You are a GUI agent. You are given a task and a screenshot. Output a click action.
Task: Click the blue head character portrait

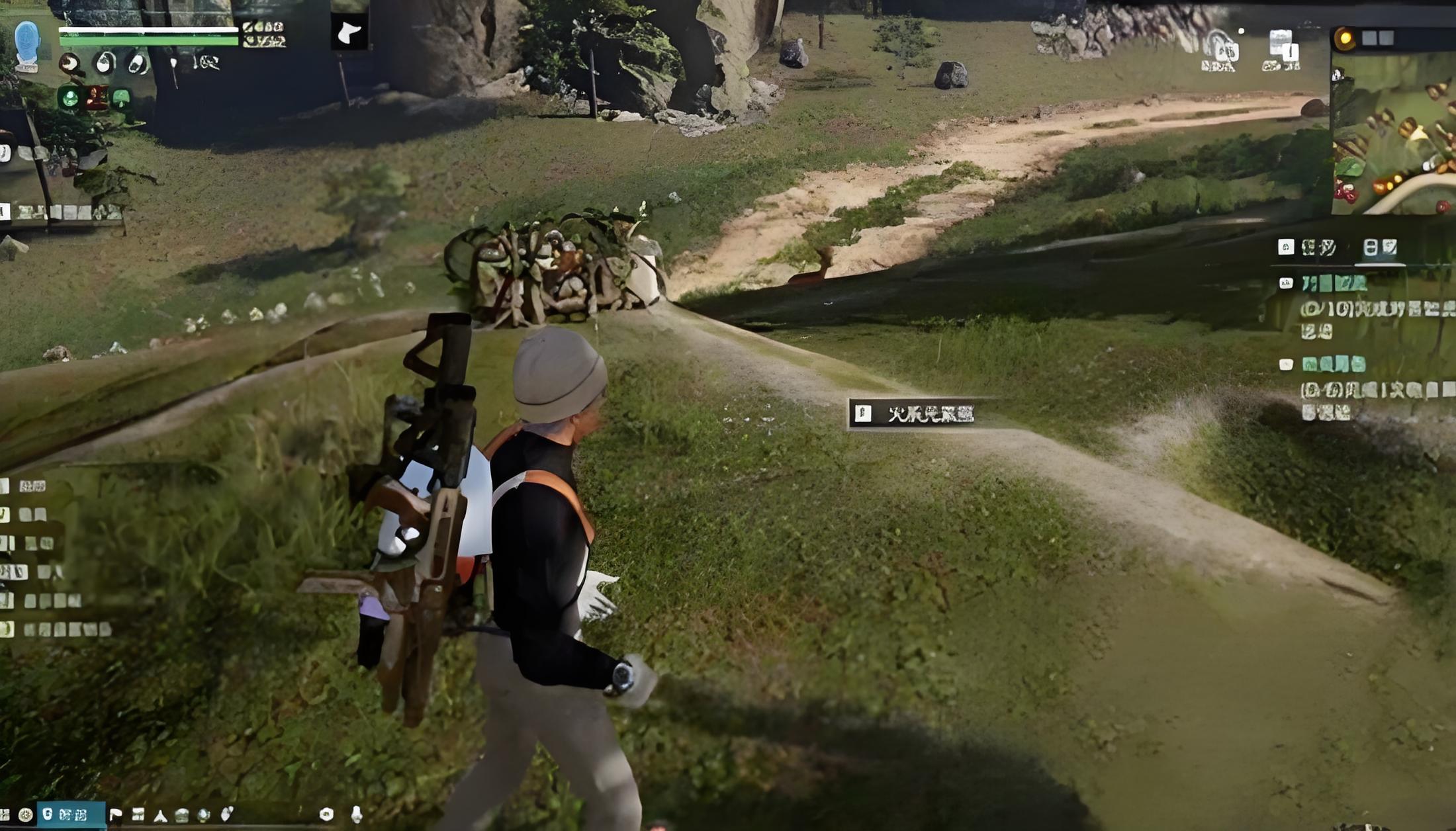(27, 42)
